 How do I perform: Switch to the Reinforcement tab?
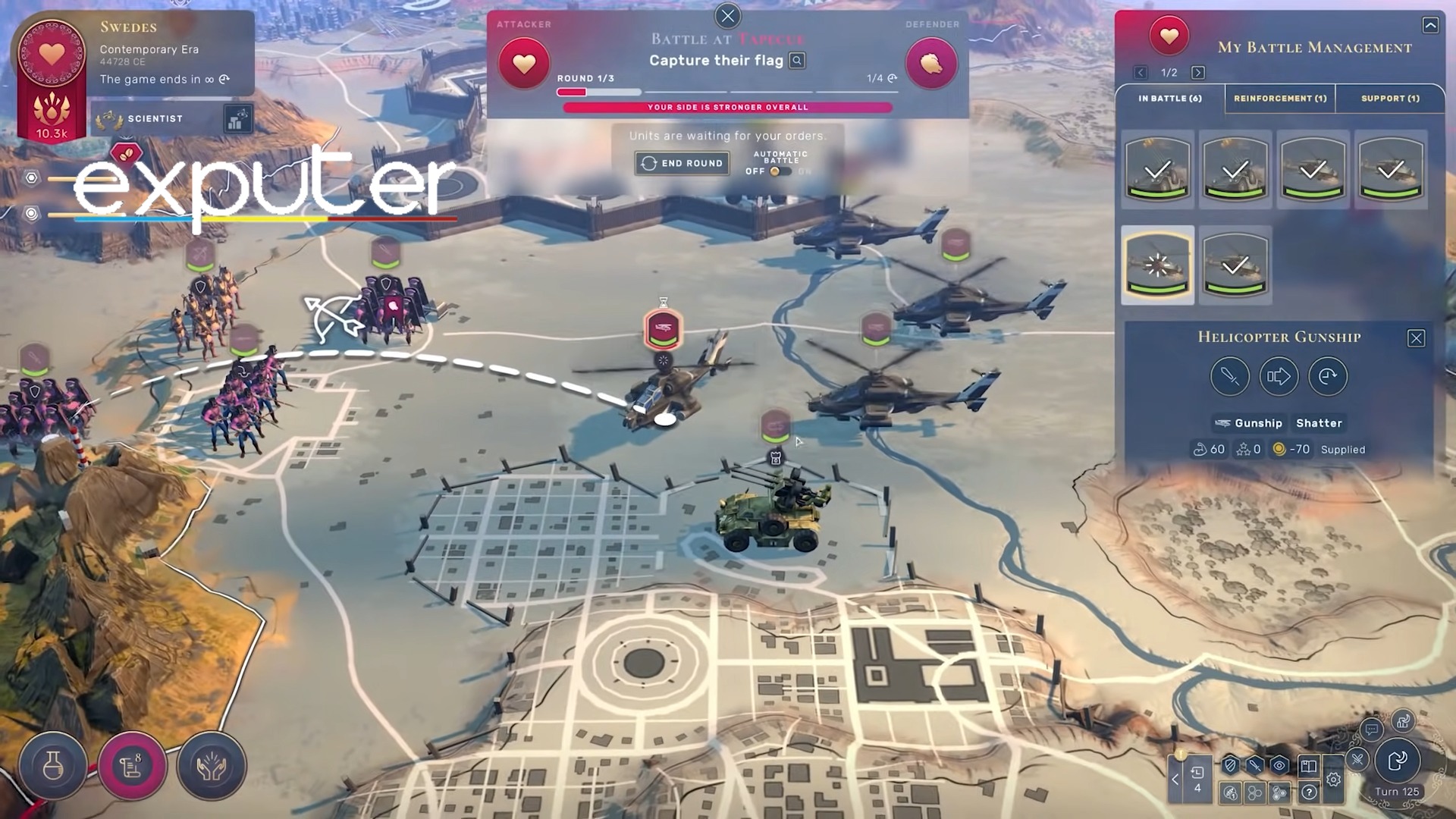(1279, 99)
